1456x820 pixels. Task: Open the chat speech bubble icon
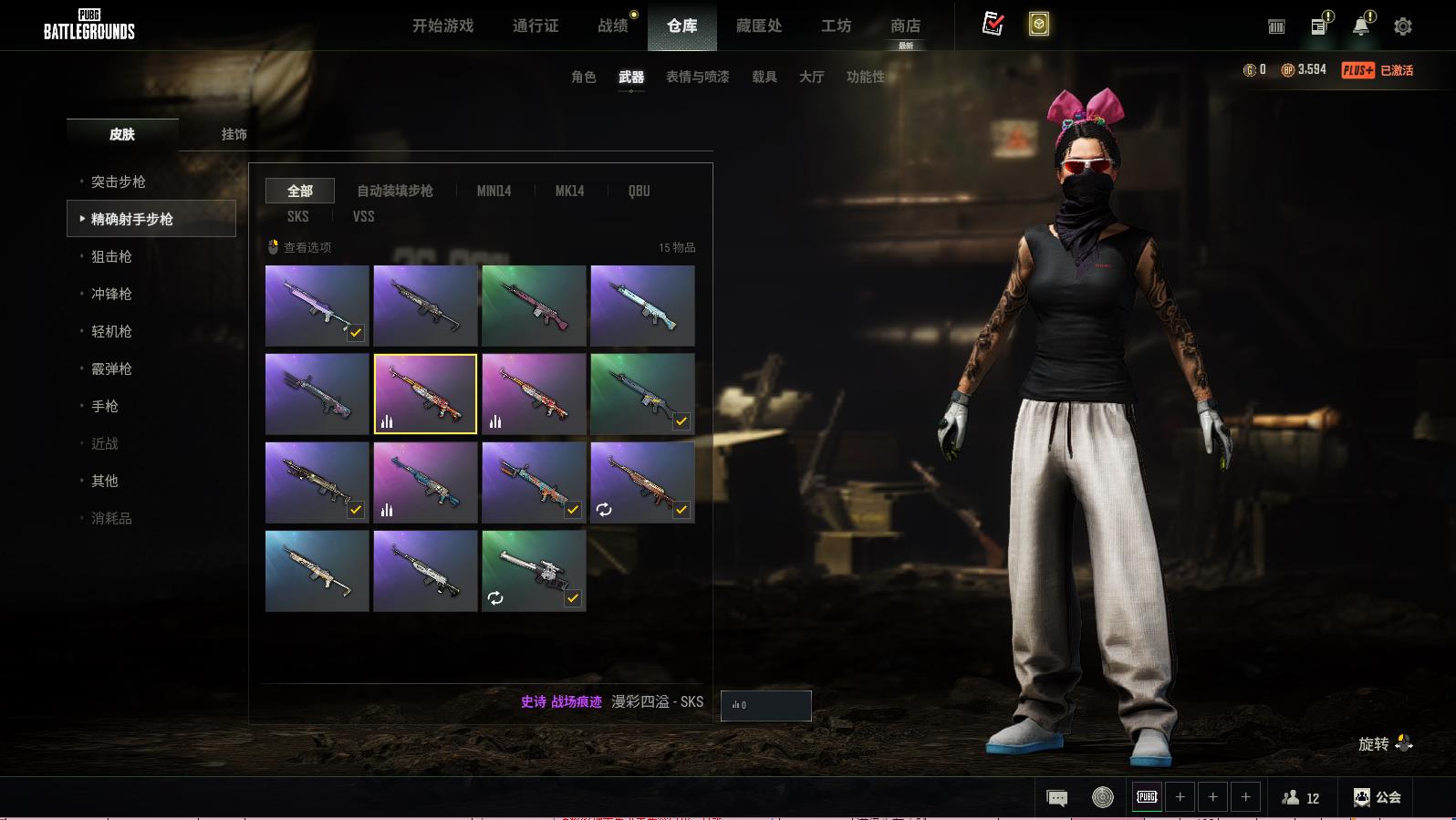tap(1057, 798)
